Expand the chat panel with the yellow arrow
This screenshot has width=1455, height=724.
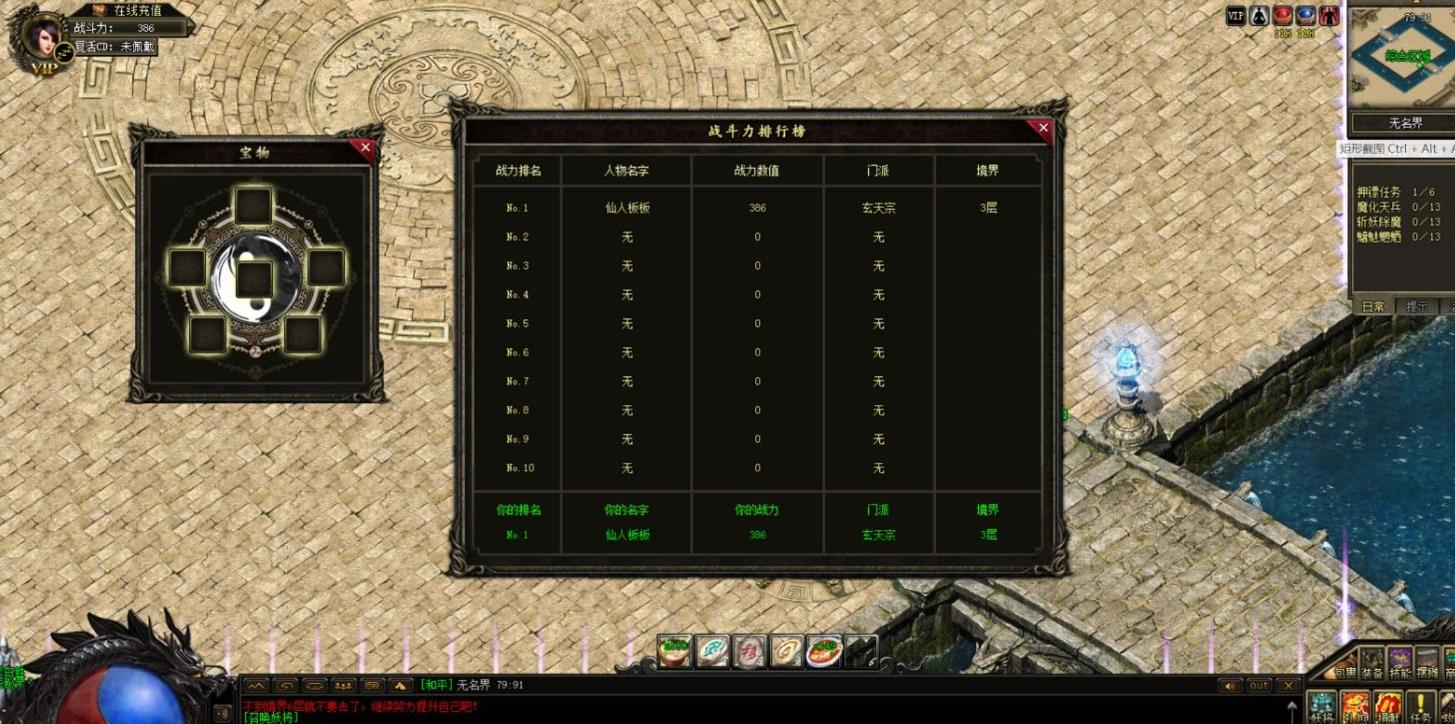pos(400,685)
